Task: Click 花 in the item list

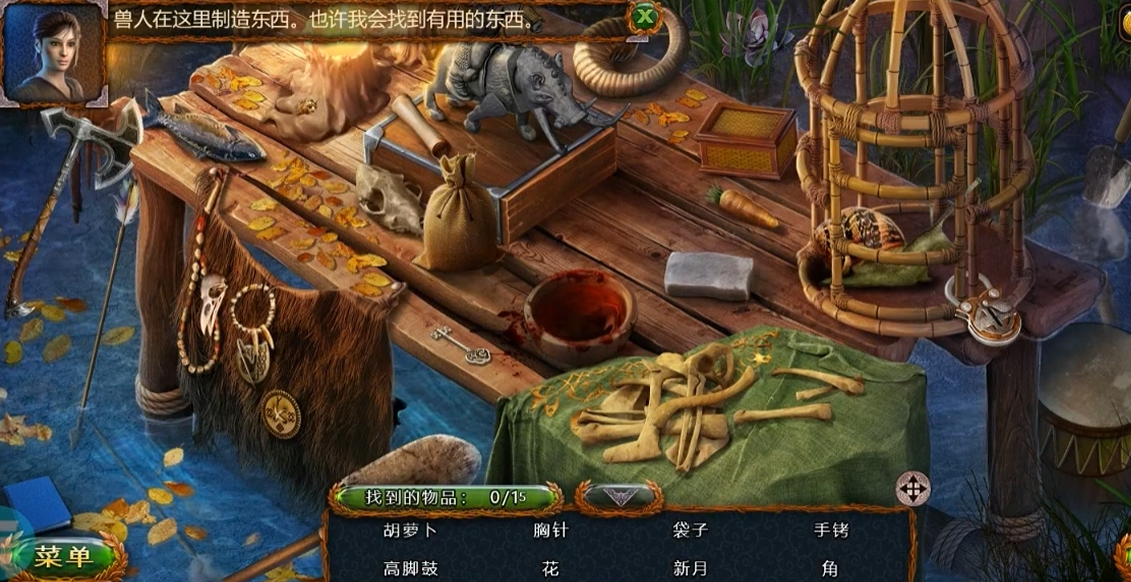Action: (x=550, y=568)
